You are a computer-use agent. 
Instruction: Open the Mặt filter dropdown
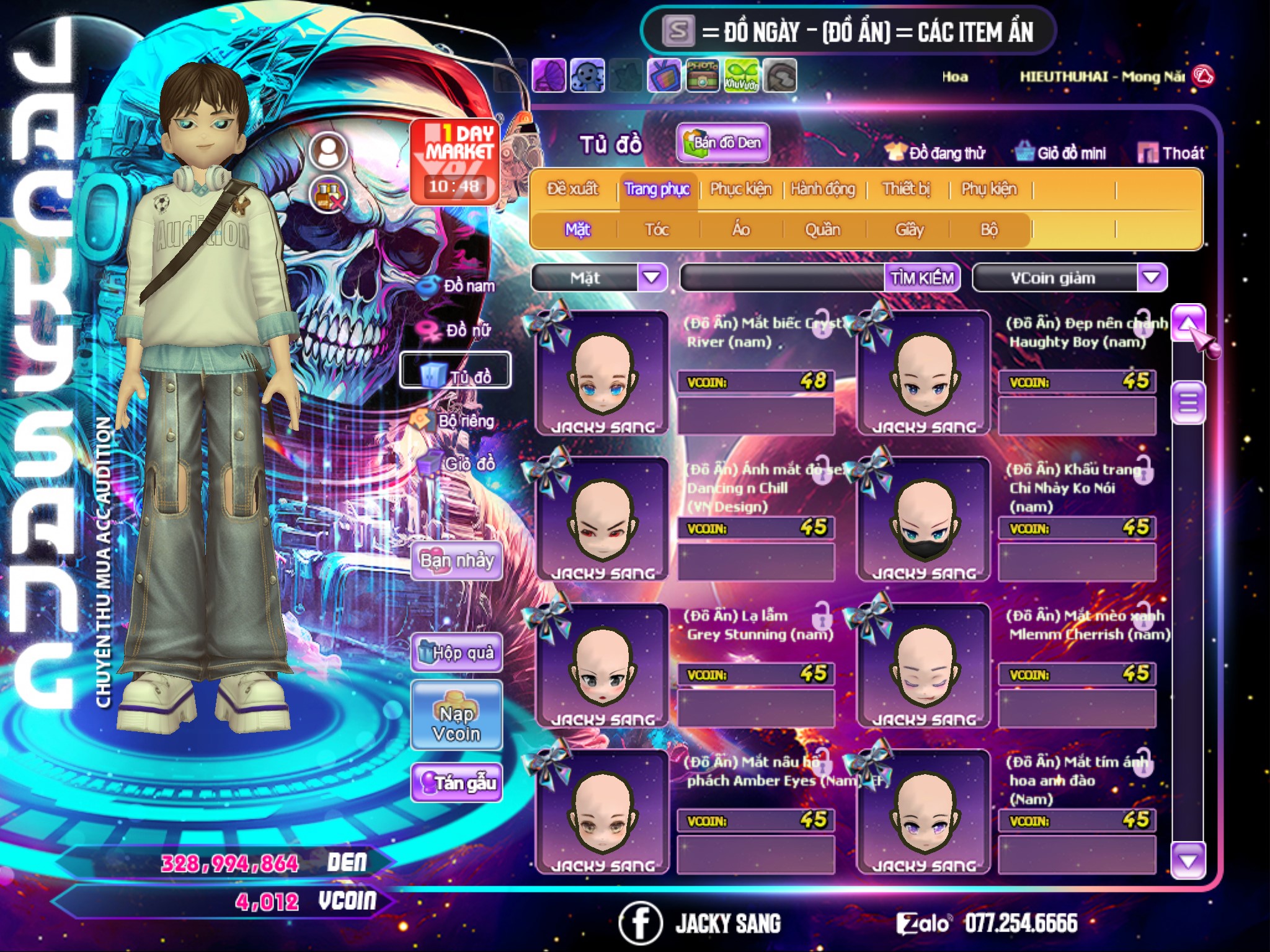tap(652, 278)
